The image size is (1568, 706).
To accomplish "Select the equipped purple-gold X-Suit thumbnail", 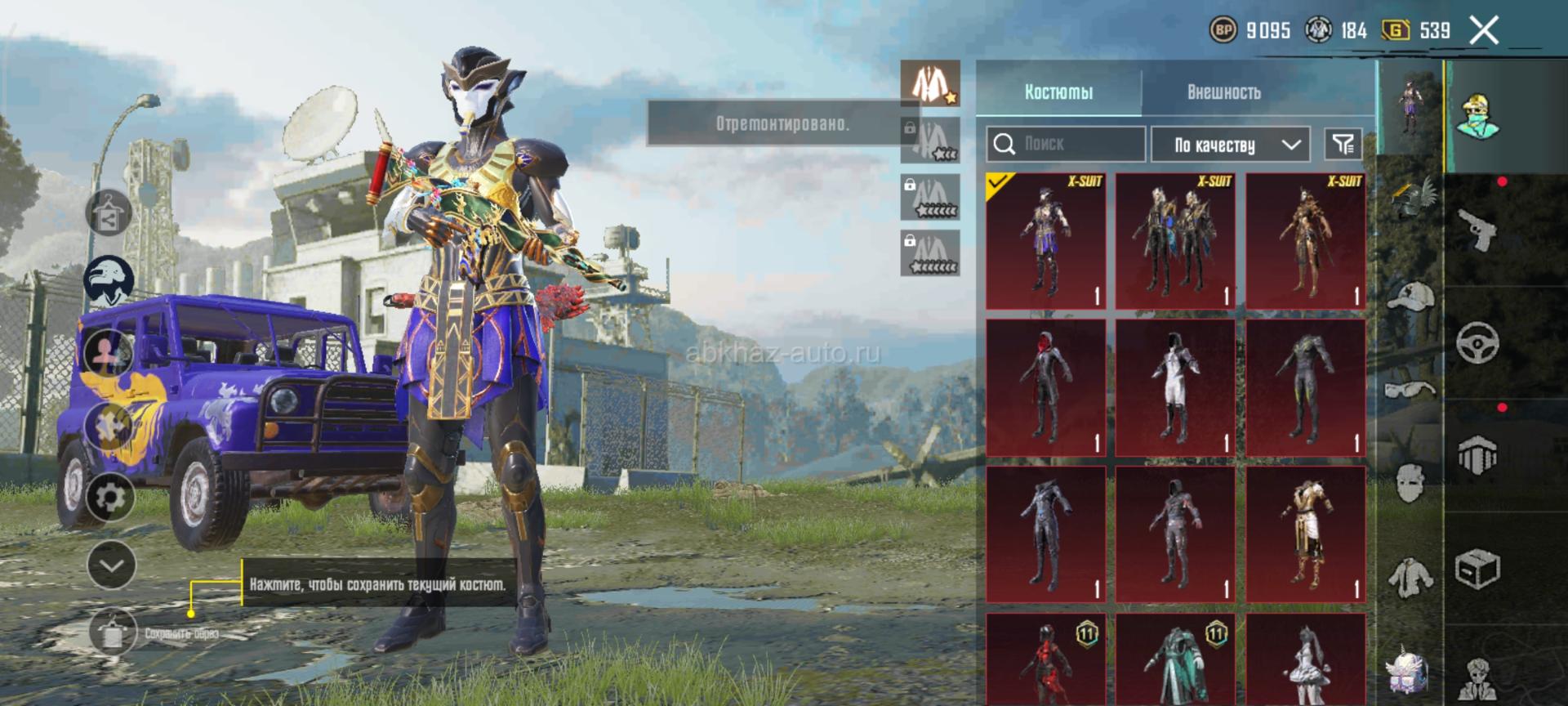I will pos(1045,241).
